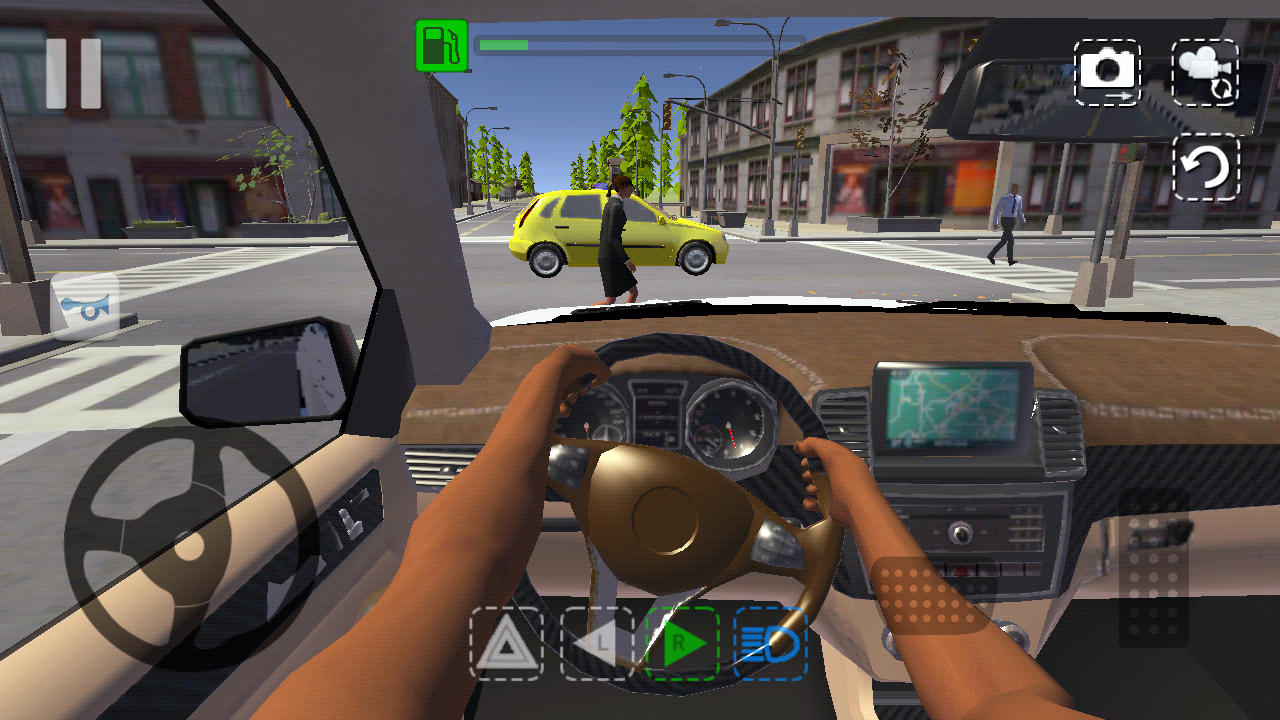Tap the red button on the center stack

pyautogui.click(x=963, y=571)
